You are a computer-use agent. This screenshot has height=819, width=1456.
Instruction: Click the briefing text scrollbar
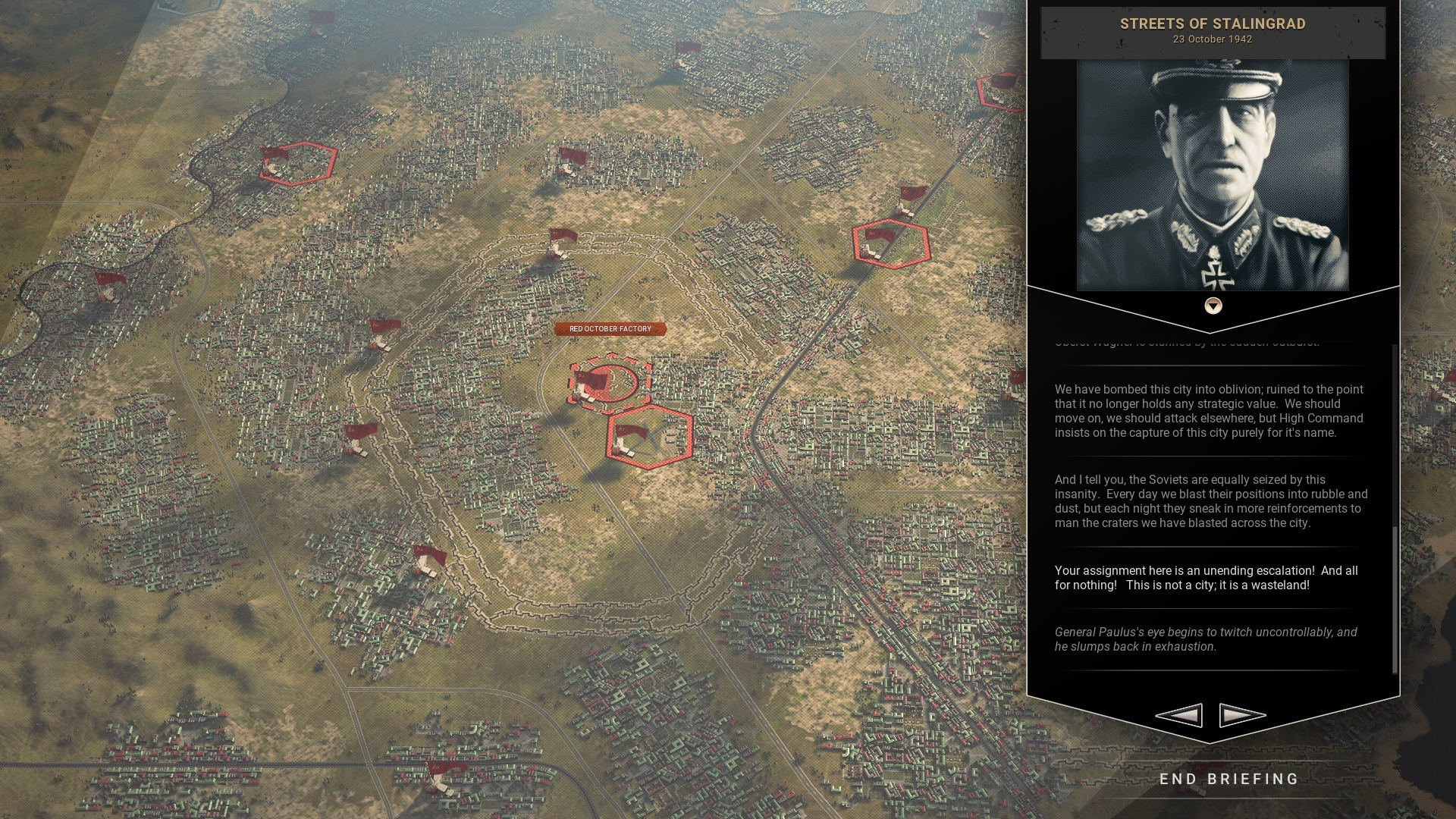(x=1395, y=599)
